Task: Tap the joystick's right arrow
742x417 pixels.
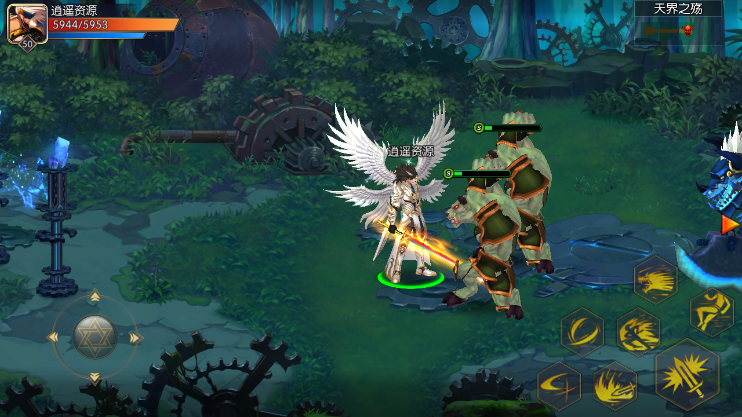Action: (x=136, y=338)
